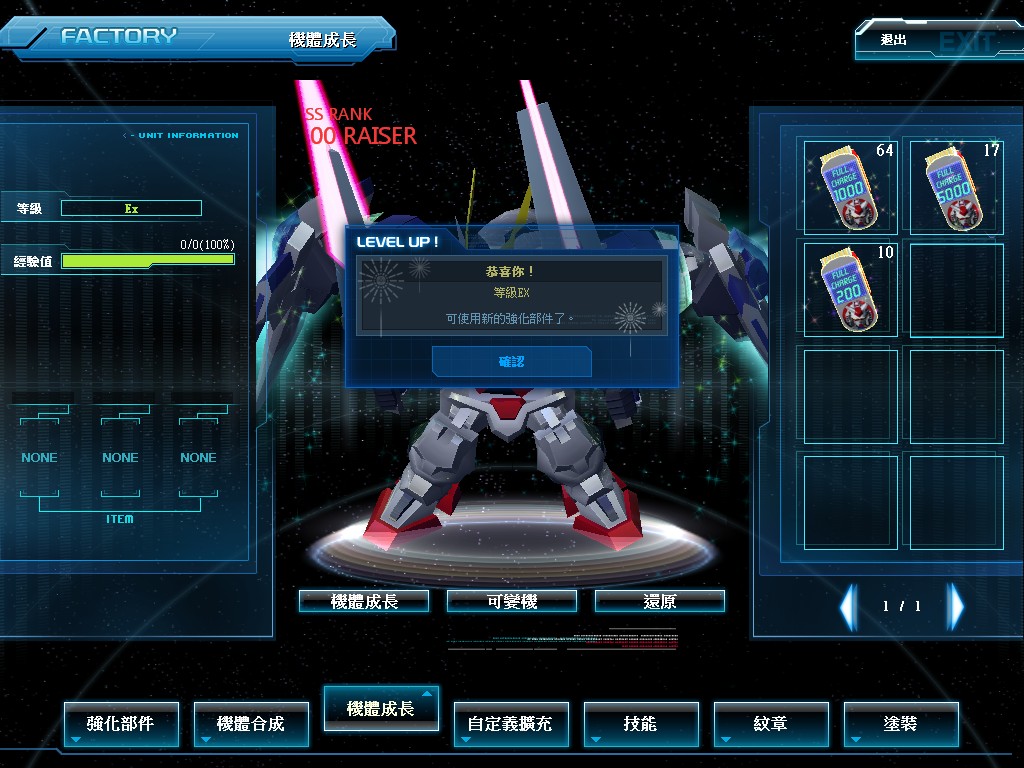1024x768 pixels.
Task: Open the 塗裝 paint tab
Action: point(901,723)
